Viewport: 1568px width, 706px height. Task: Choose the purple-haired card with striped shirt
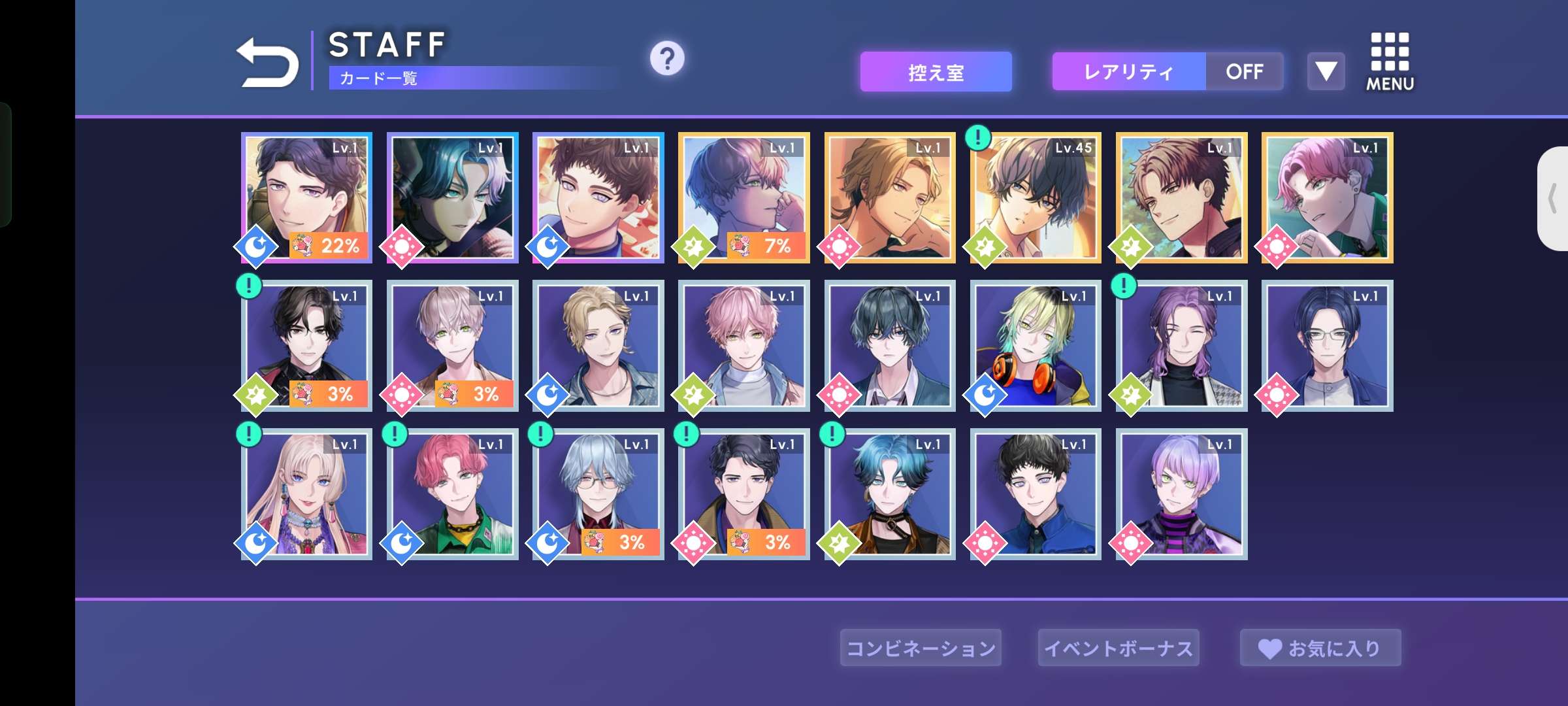click(1182, 494)
